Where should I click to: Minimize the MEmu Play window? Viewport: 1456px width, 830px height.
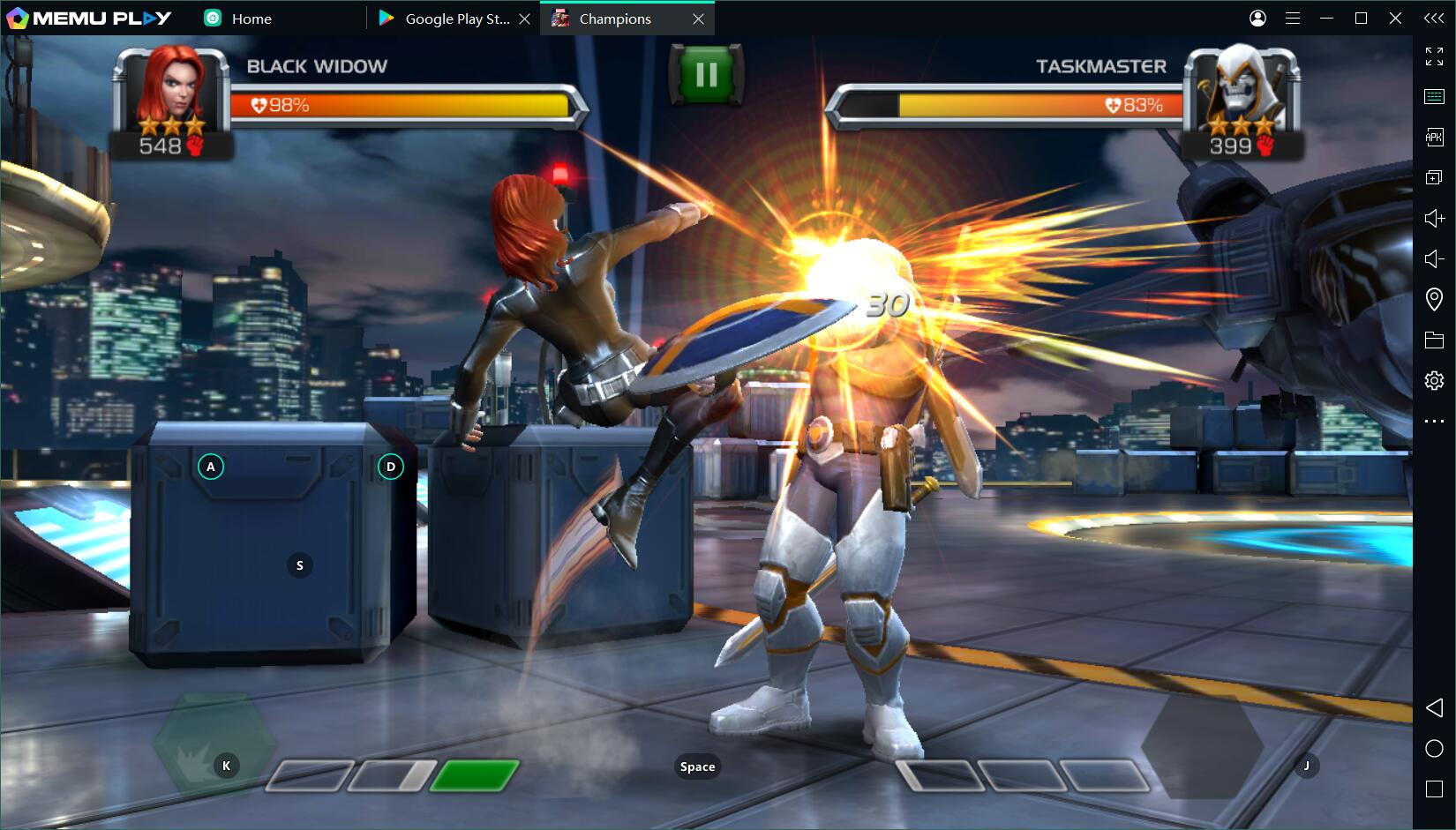click(x=1326, y=19)
